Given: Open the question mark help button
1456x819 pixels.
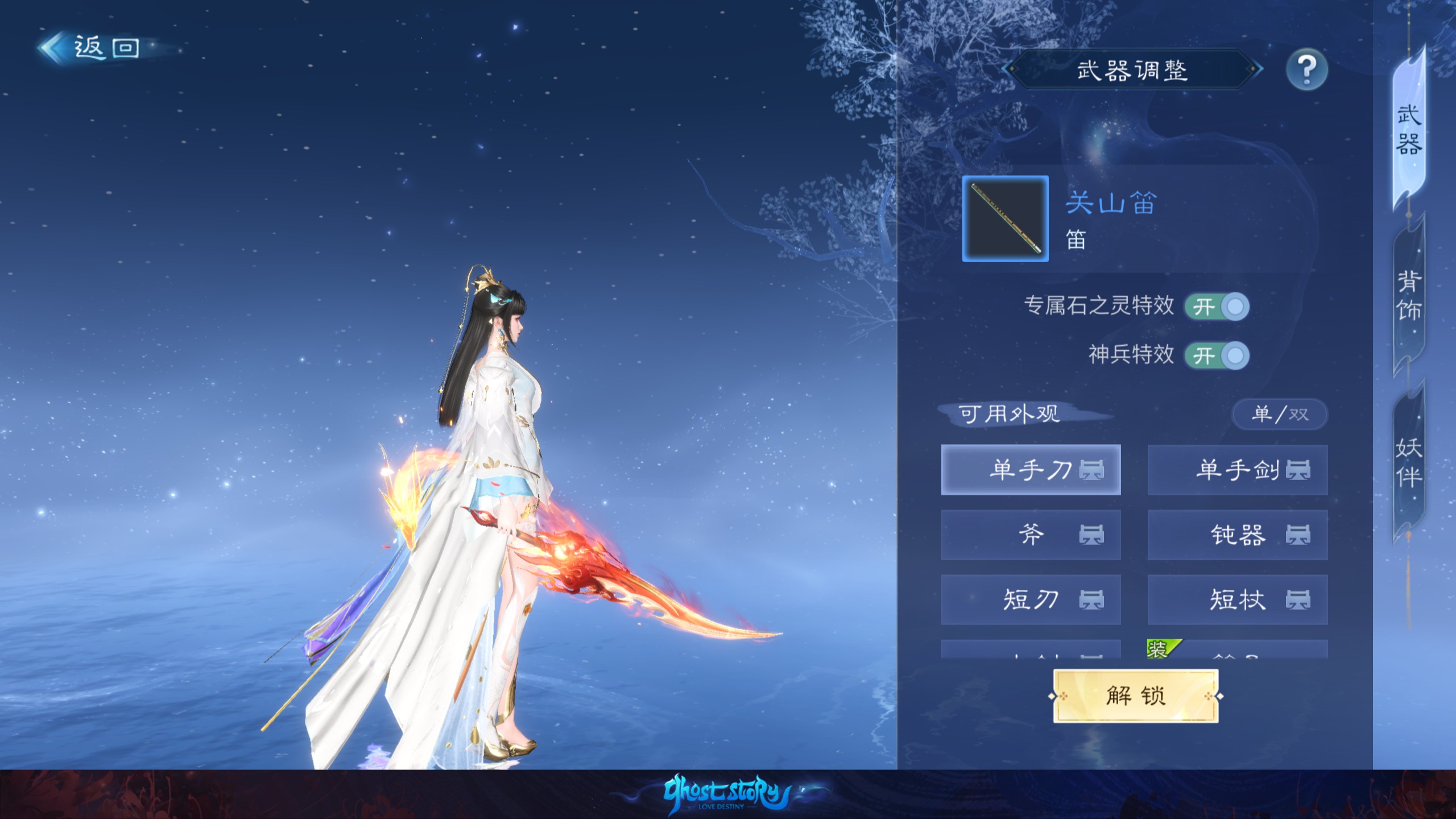Looking at the screenshot, I should click(x=1306, y=70).
